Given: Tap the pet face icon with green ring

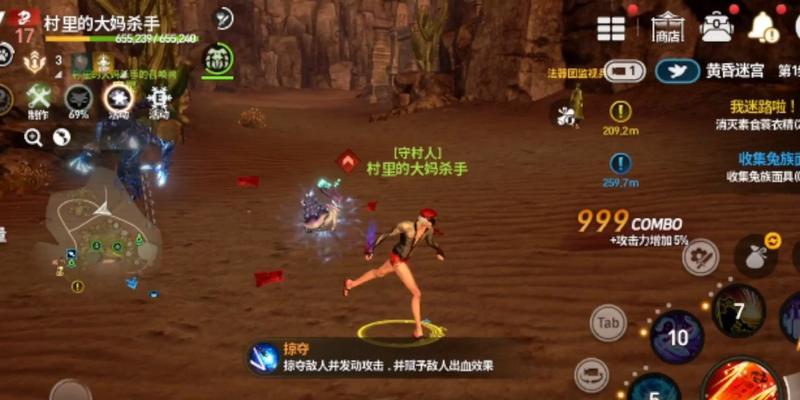Looking at the screenshot, I should (217, 62).
